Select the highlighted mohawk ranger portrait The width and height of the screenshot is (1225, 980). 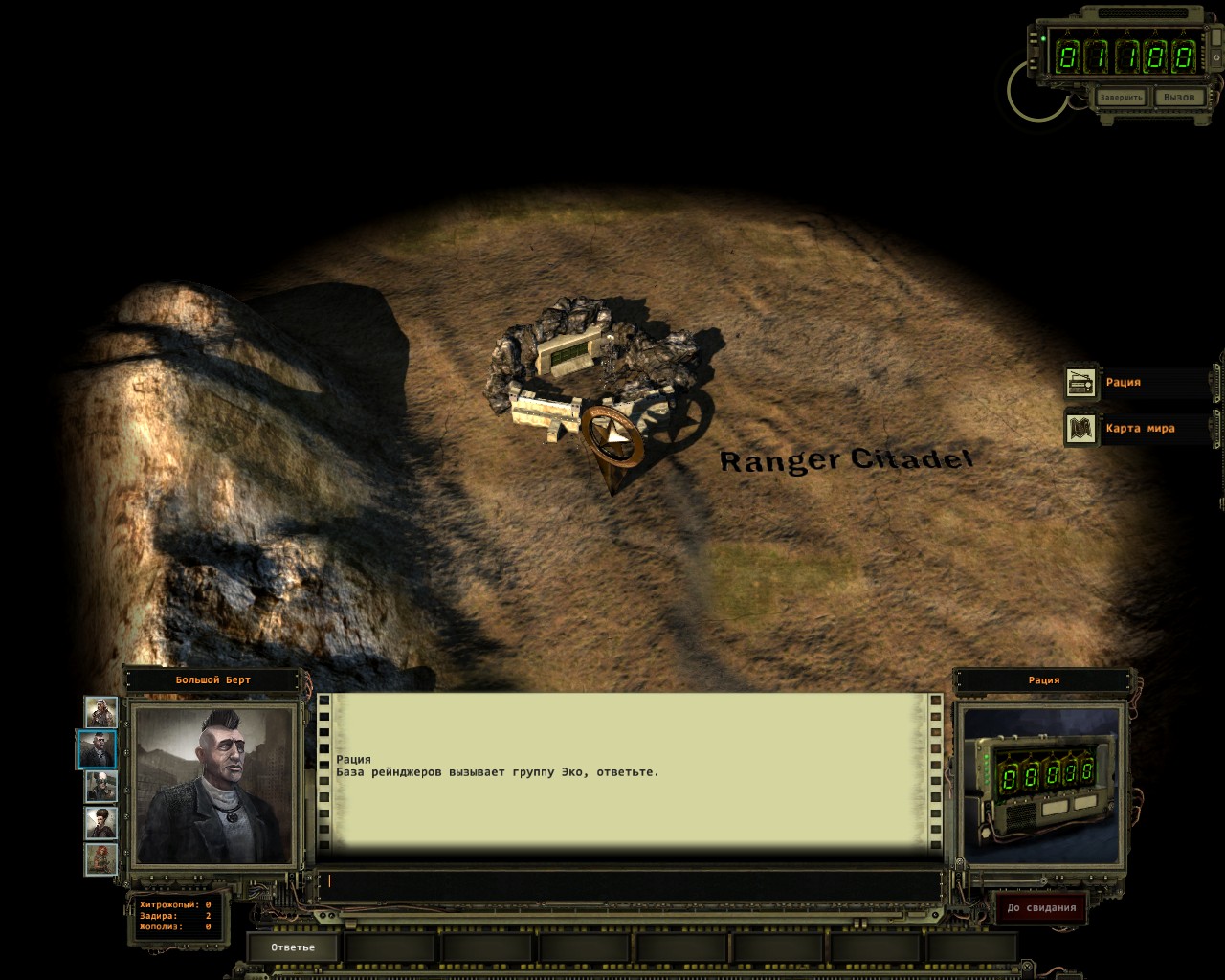click(x=98, y=748)
